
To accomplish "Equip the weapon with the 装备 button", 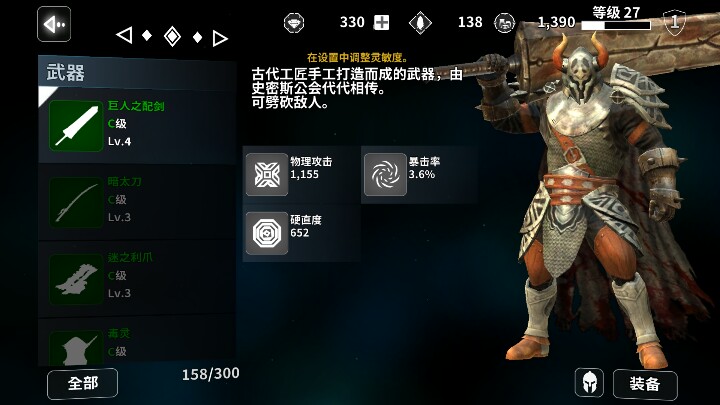I will pyautogui.click(x=644, y=384).
